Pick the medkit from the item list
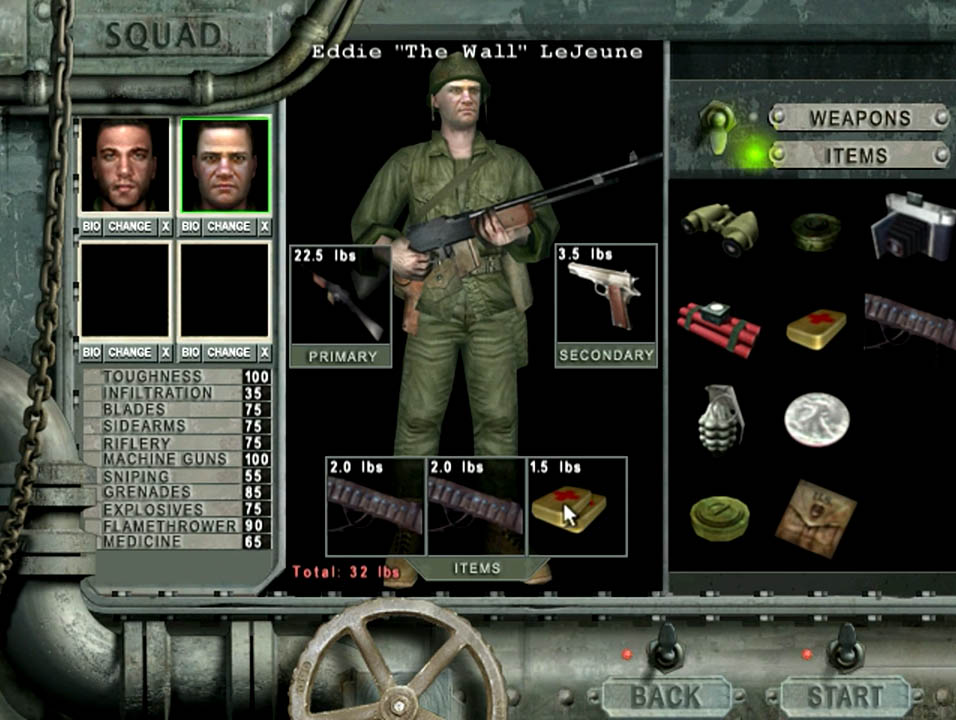 tap(816, 326)
